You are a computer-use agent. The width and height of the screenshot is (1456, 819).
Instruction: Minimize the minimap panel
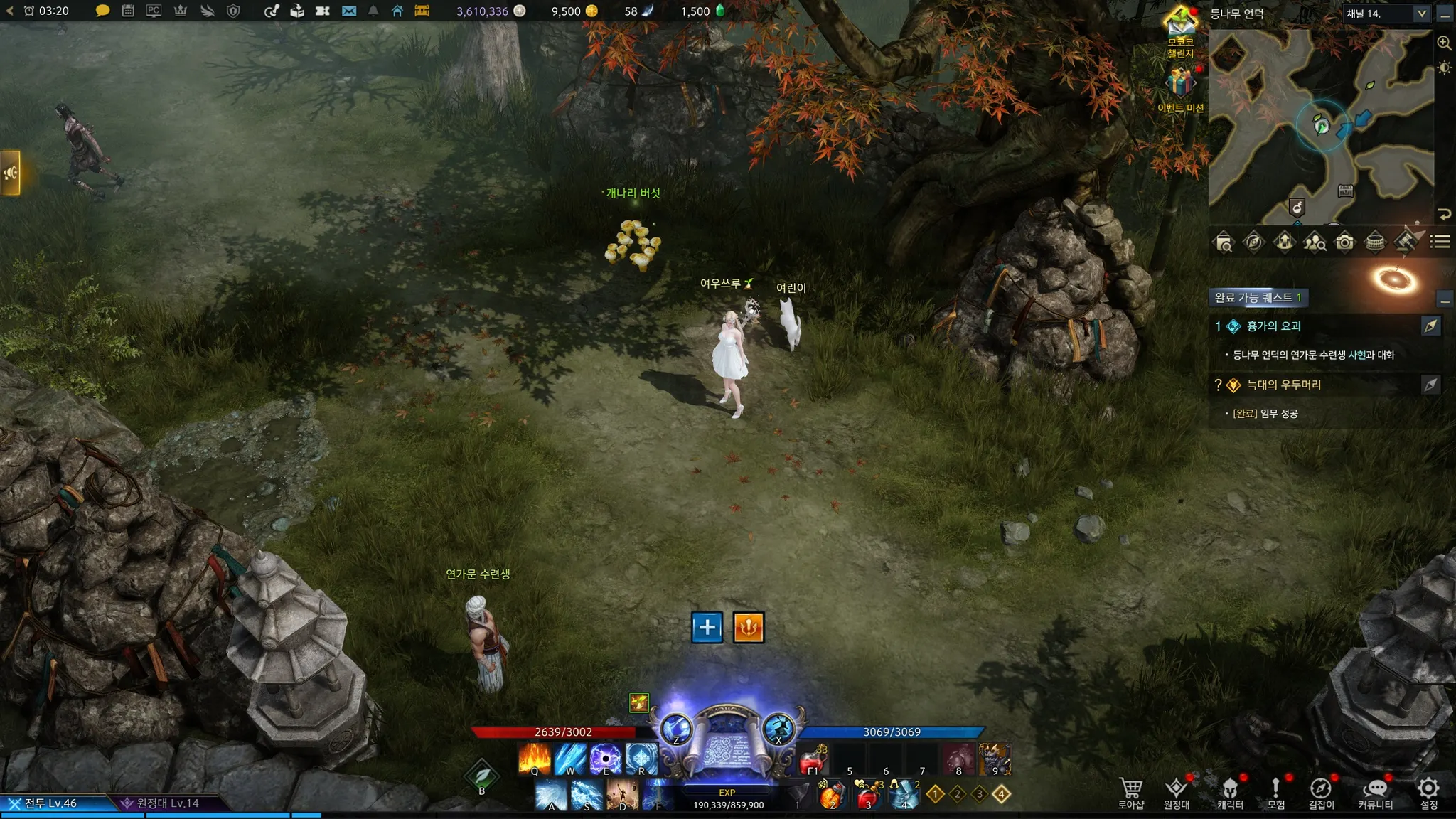(x=1445, y=14)
